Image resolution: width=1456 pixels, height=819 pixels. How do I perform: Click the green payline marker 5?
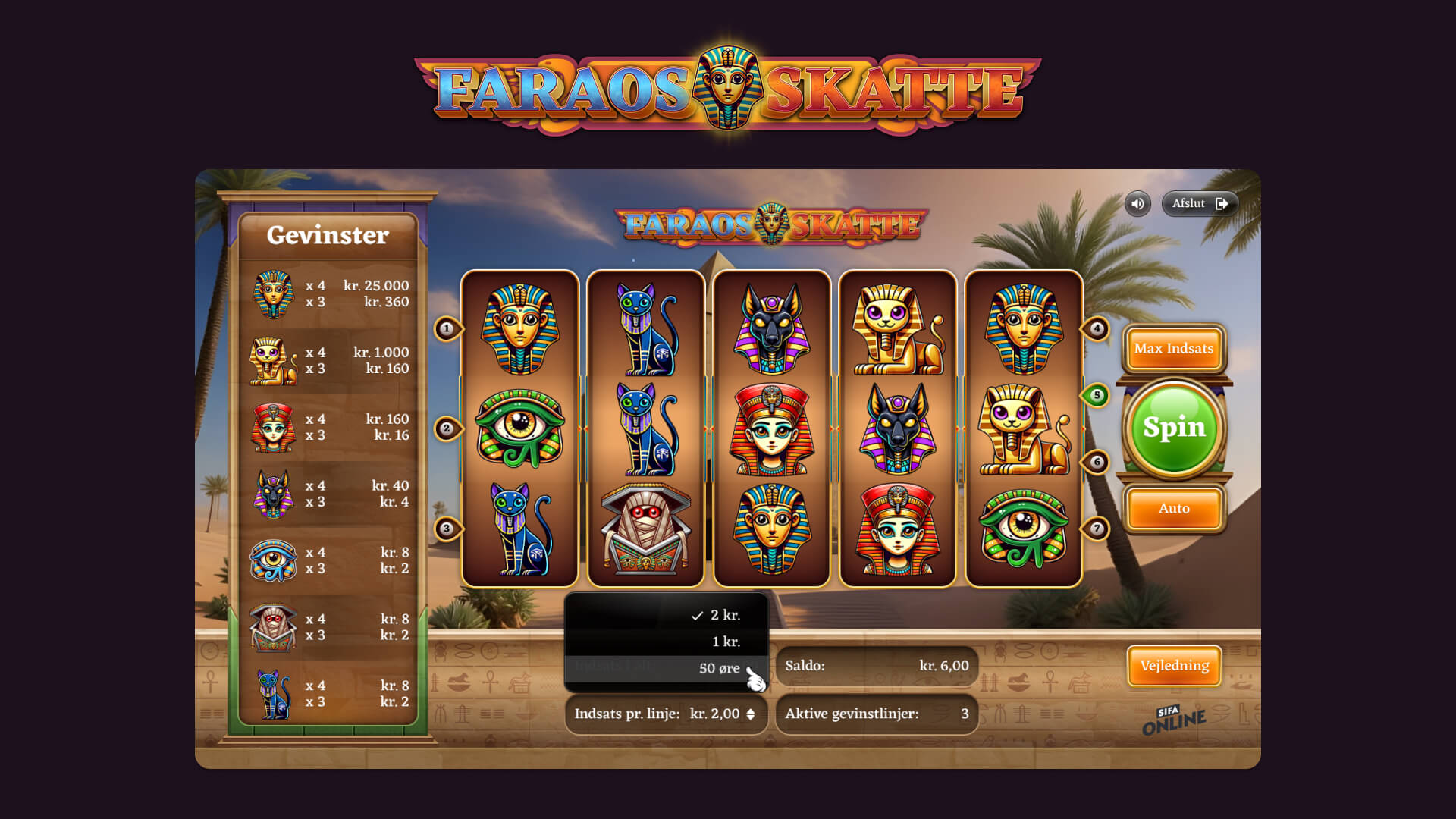click(1097, 395)
